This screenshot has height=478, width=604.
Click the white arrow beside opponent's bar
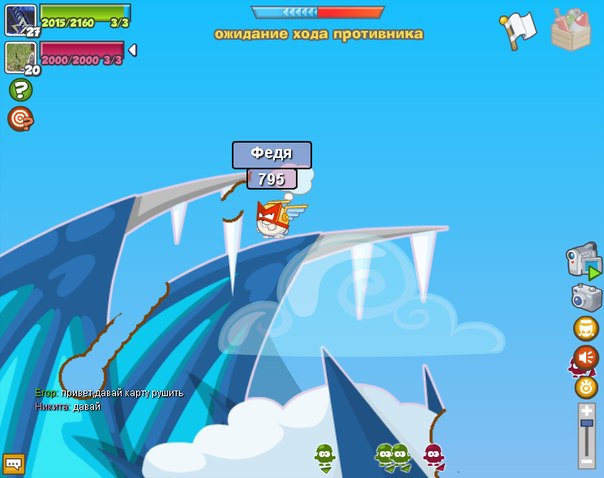[x=133, y=50]
